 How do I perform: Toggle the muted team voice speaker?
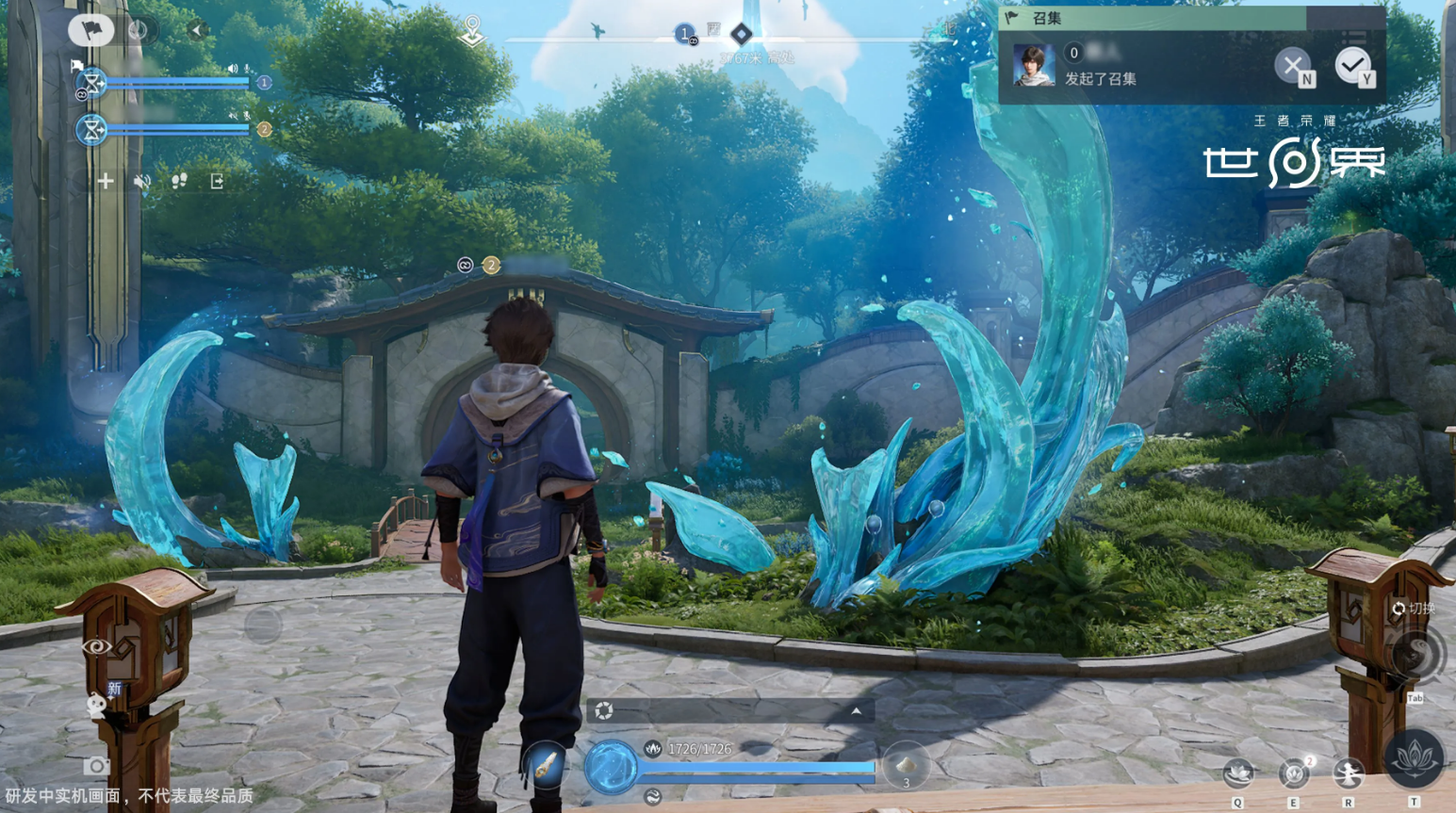click(x=141, y=181)
